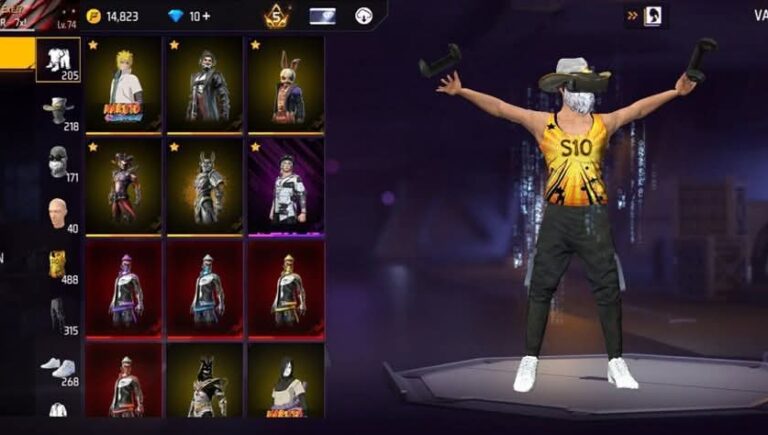The width and height of the screenshot is (768, 435).
Task: Choose the Naruto blond-haired outfit
Action: [124, 85]
